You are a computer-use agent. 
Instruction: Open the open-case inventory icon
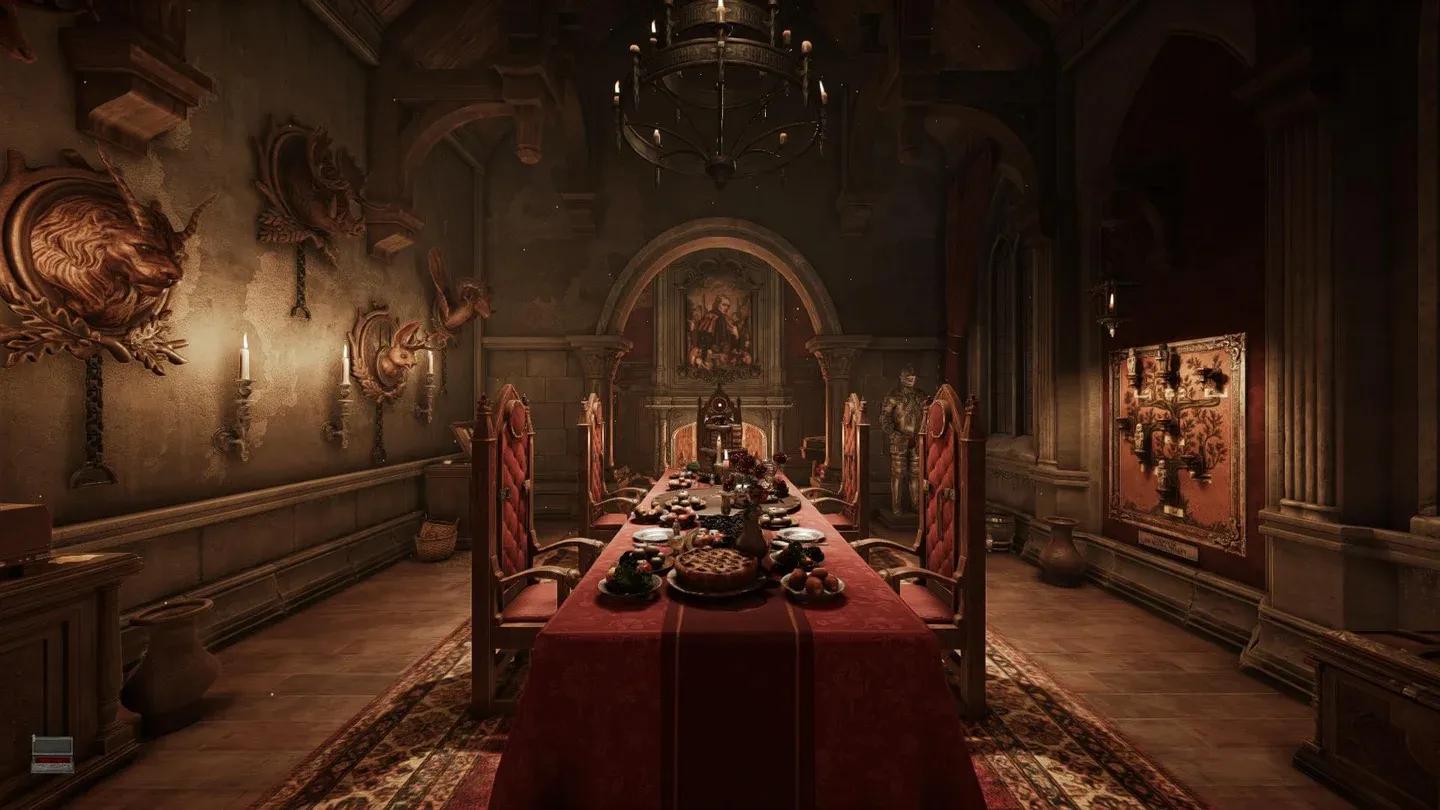(52, 754)
